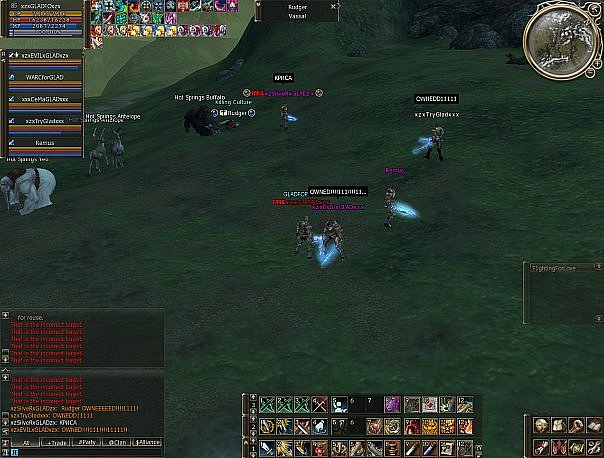Click the circular minimap radar

coord(562,36)
